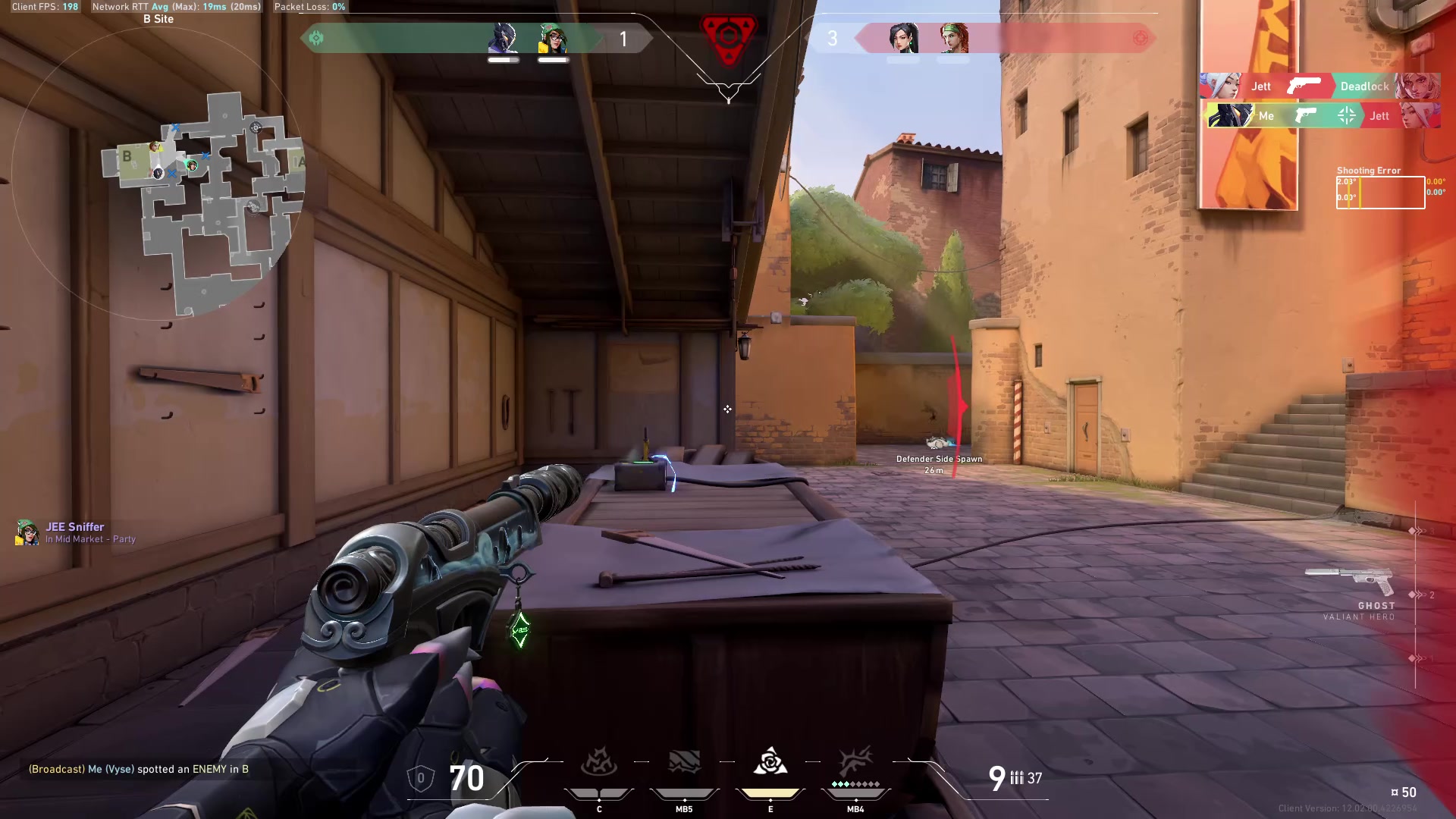1456x819 pixels.
Task: Select the Razorvine ability icon
Action: 599,762
